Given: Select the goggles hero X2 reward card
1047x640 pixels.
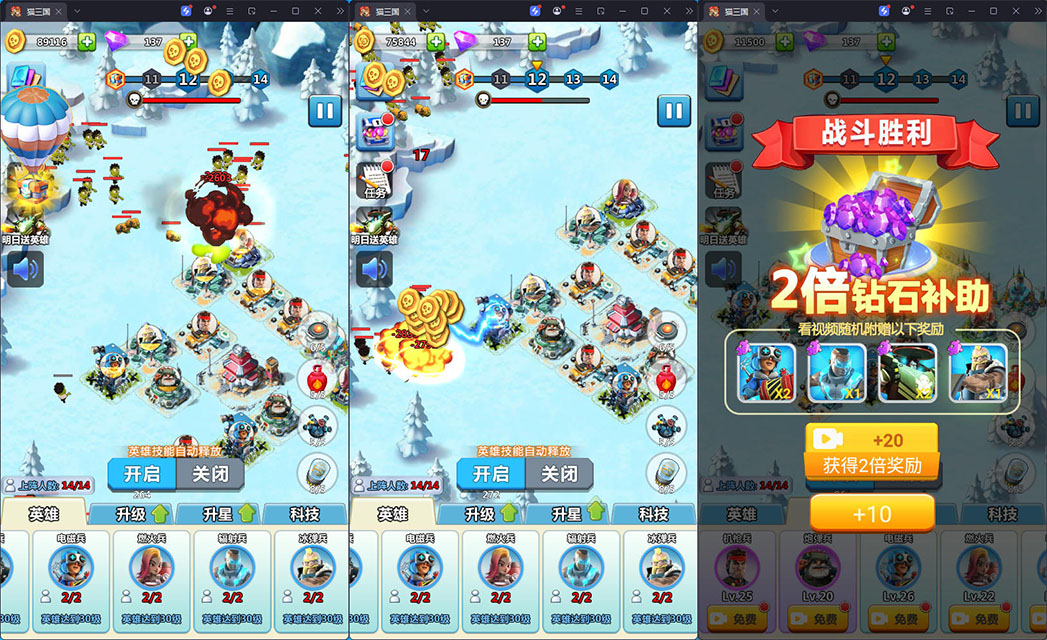Looking at the screenshot, I should tap(766, 373).
